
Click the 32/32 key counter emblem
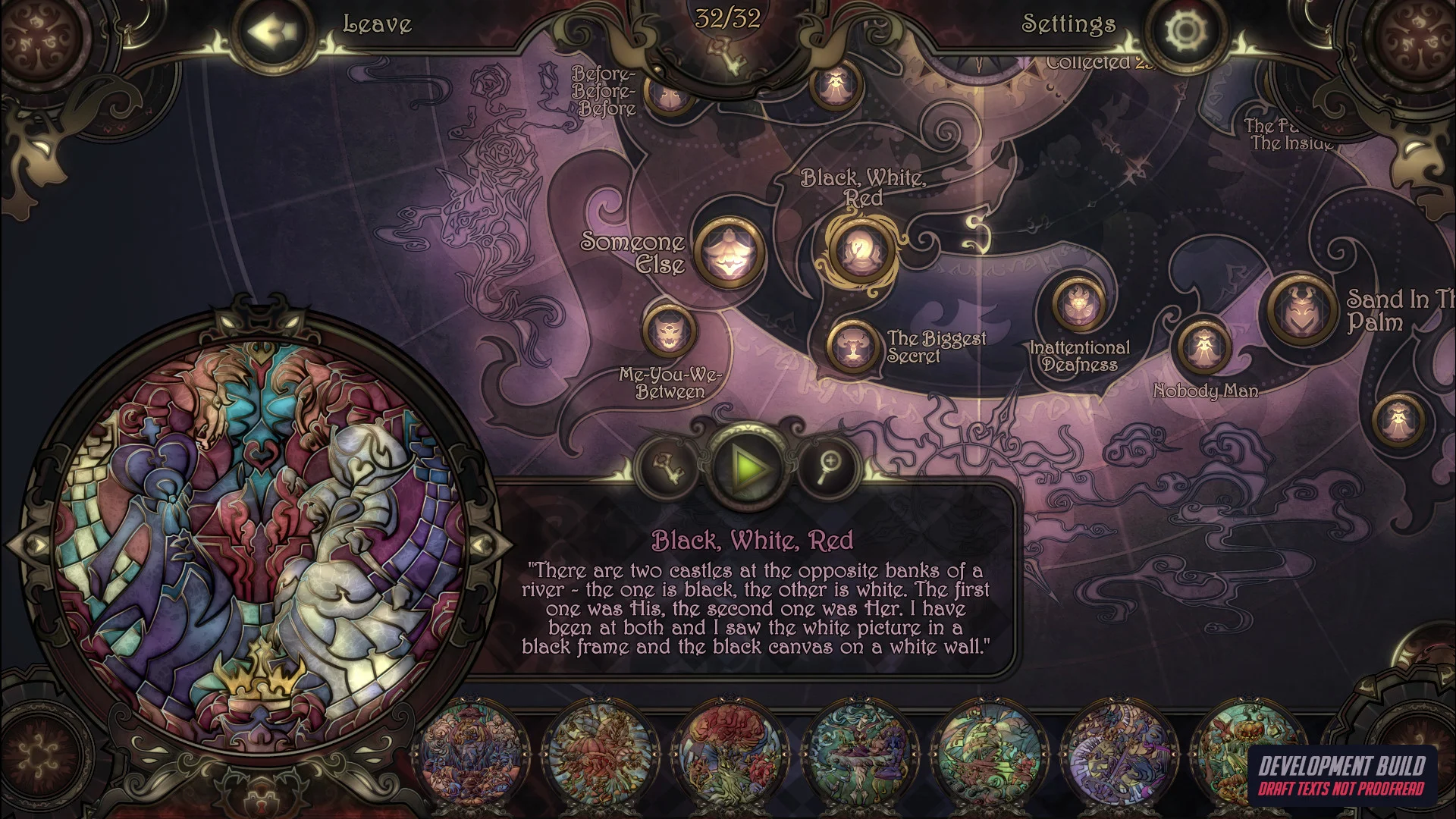(x=726, y=23)
